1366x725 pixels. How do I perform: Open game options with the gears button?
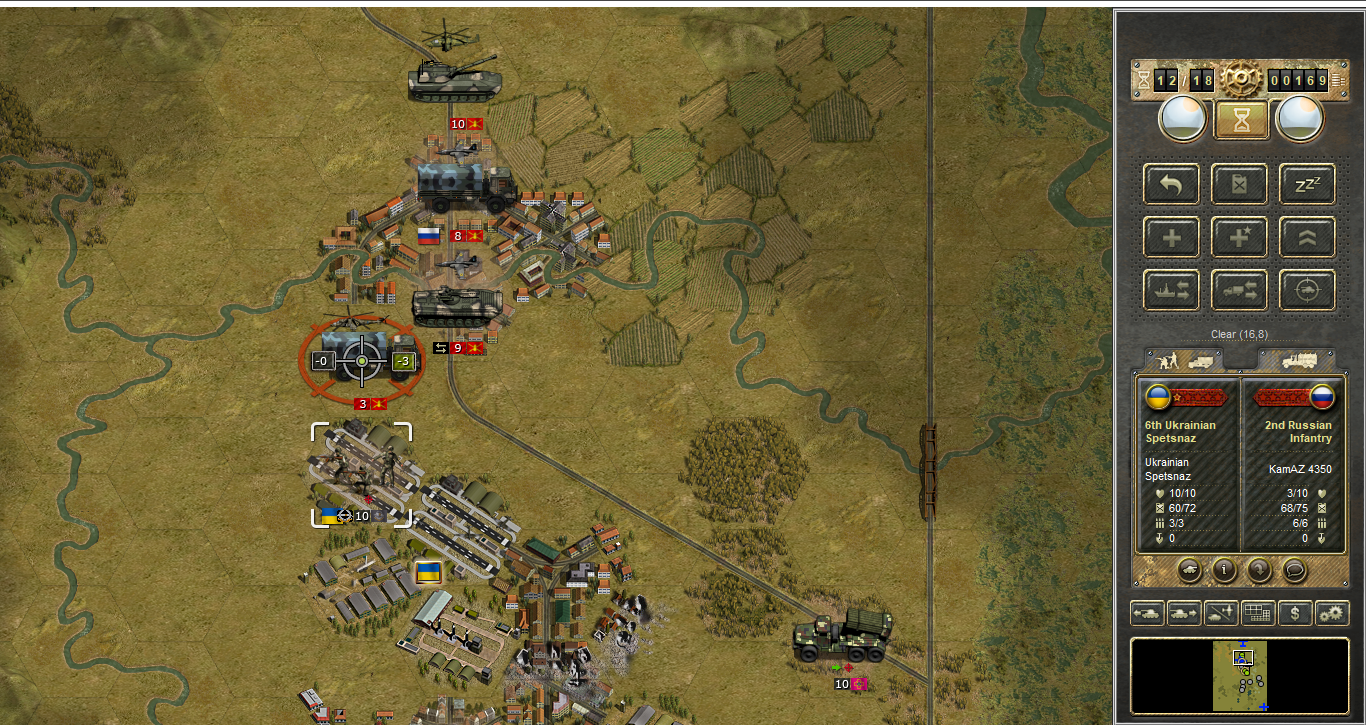click(x=1332, y=613)
